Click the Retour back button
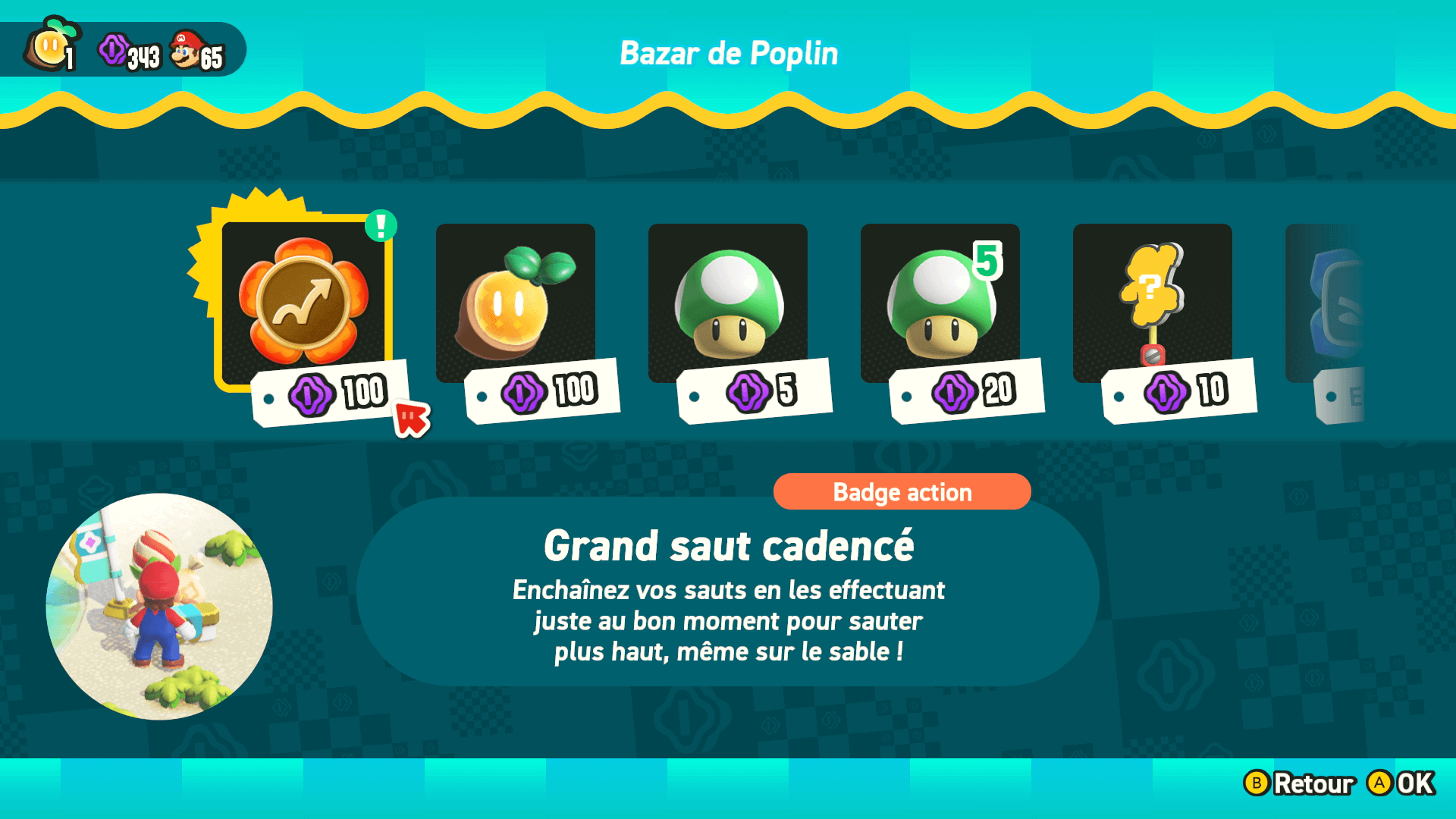1456x819 pixels. click(x=1300, y=783)
